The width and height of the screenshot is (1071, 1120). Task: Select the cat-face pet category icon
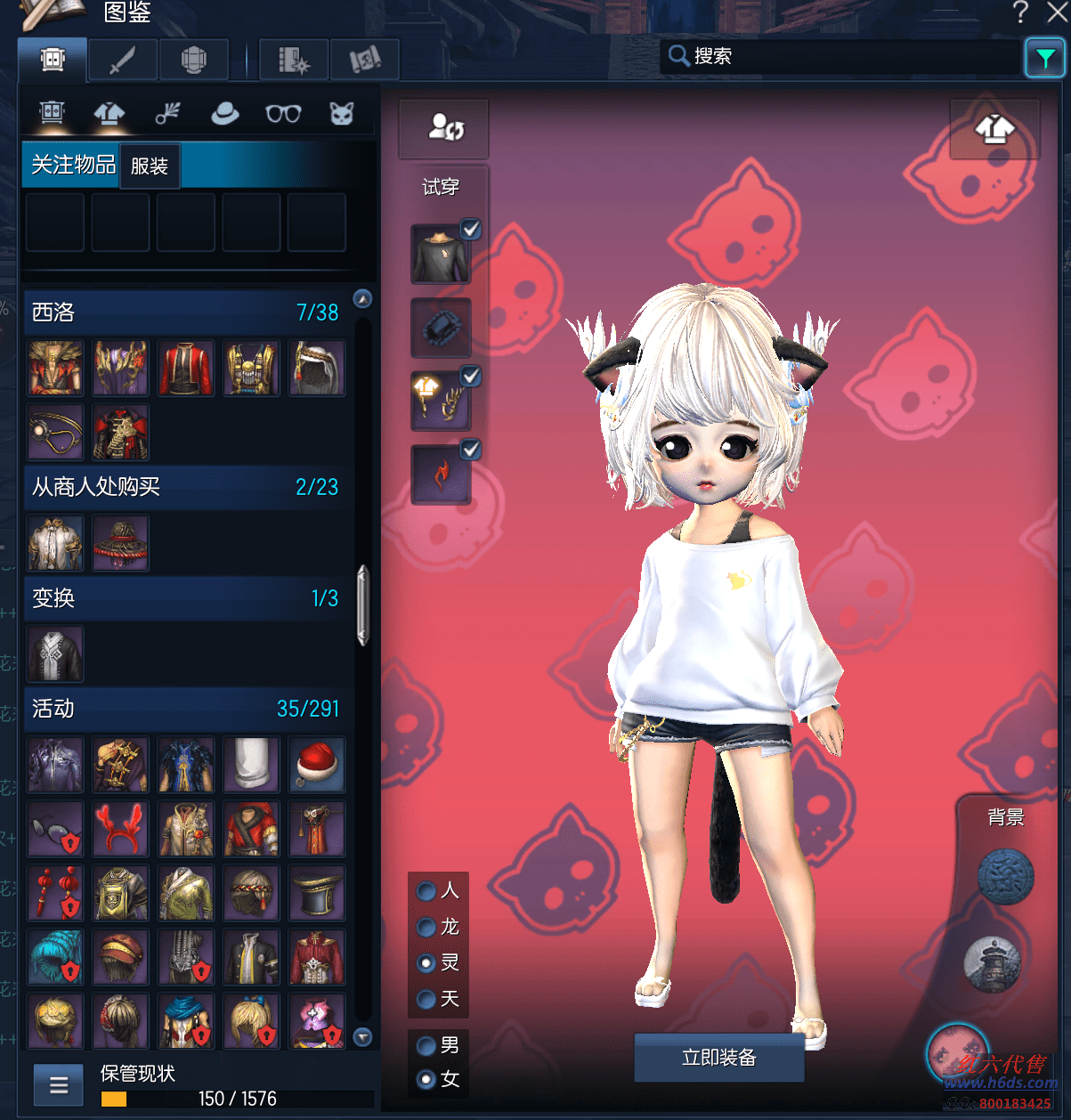coord(342,114)
